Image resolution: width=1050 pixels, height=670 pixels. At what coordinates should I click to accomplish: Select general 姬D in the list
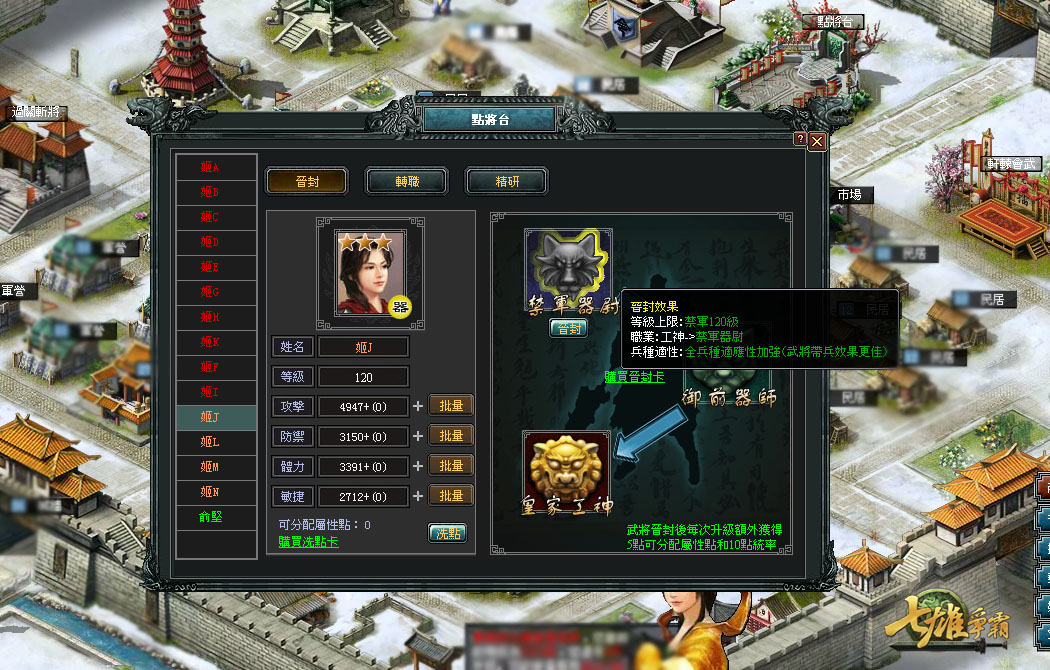pyautogui.click(x=210, y=241)
